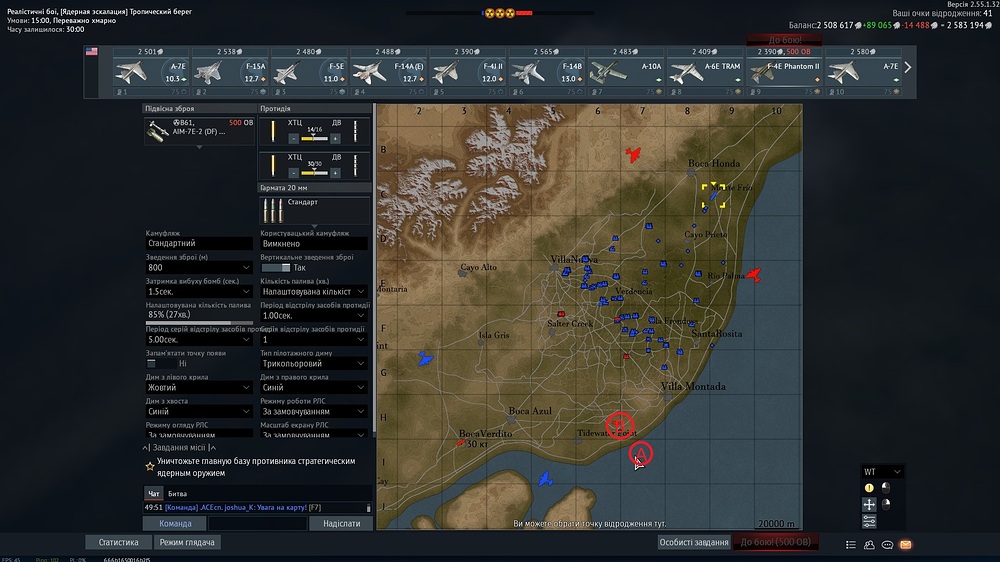Open the orange mail envelope icon

pos(906,544)
